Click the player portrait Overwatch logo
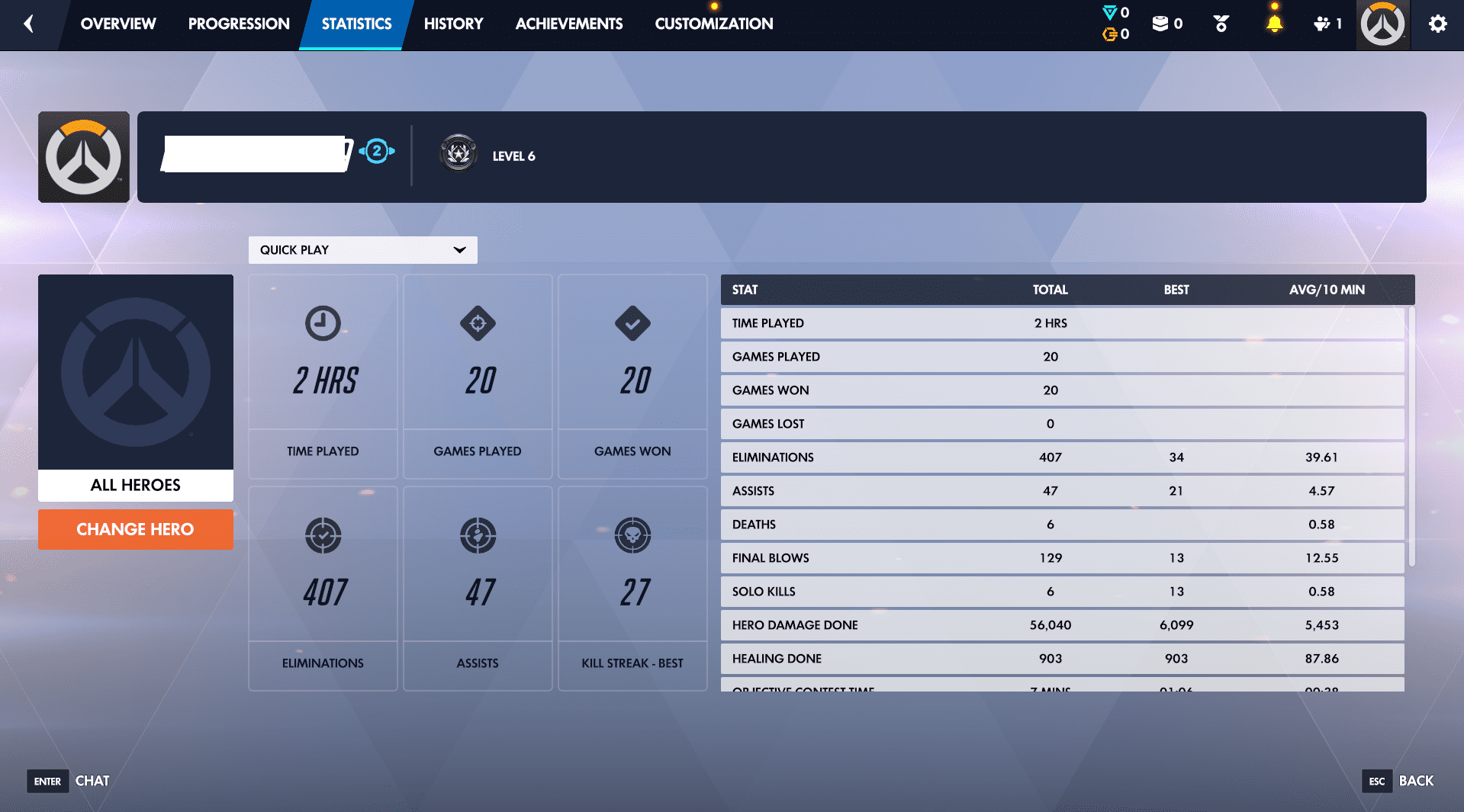Viewport: 1464px width, 812px height. 1382,24
